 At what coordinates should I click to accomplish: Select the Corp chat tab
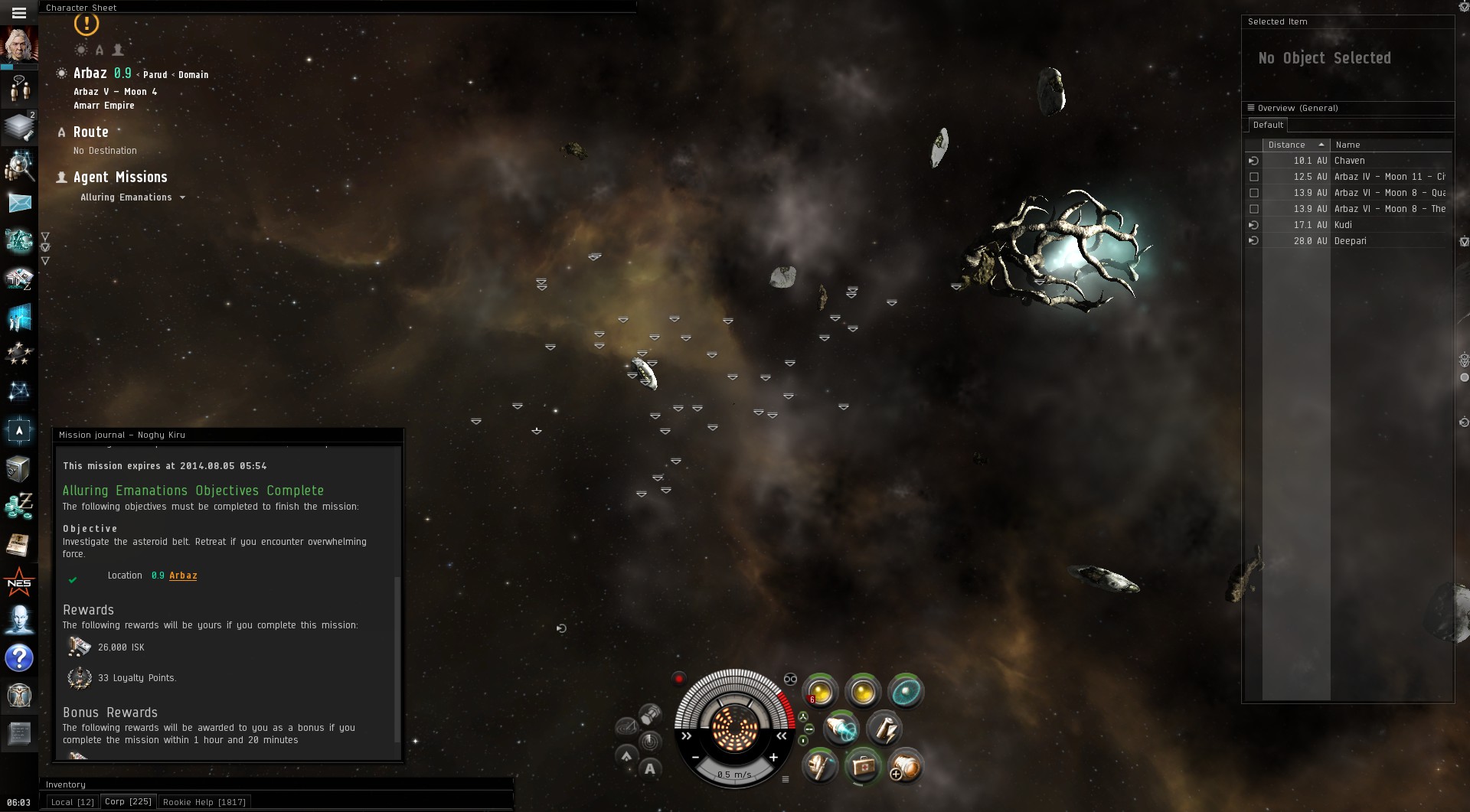(128, 801)
